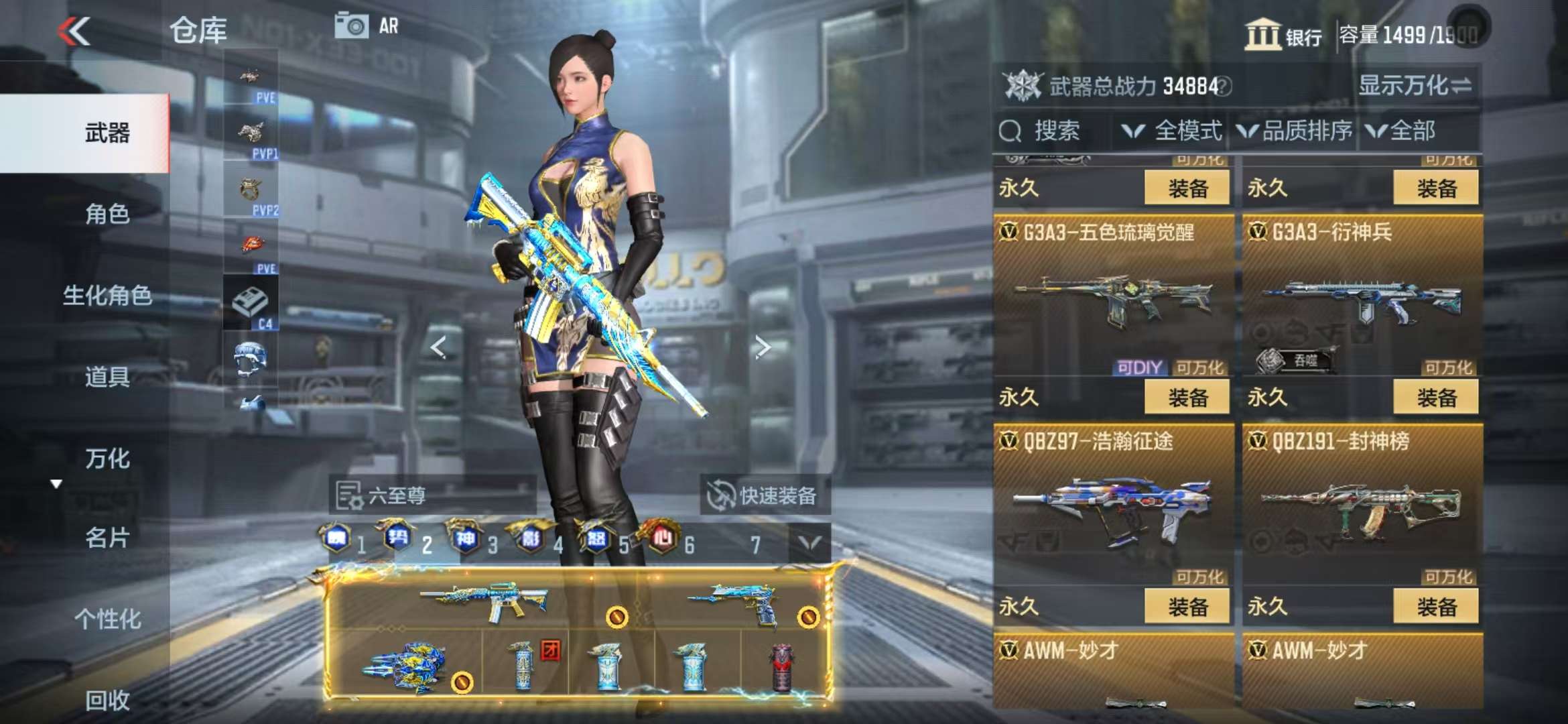
Task: Equip the QBZ191-封神榜 rifle
Action: (1435, 607)
